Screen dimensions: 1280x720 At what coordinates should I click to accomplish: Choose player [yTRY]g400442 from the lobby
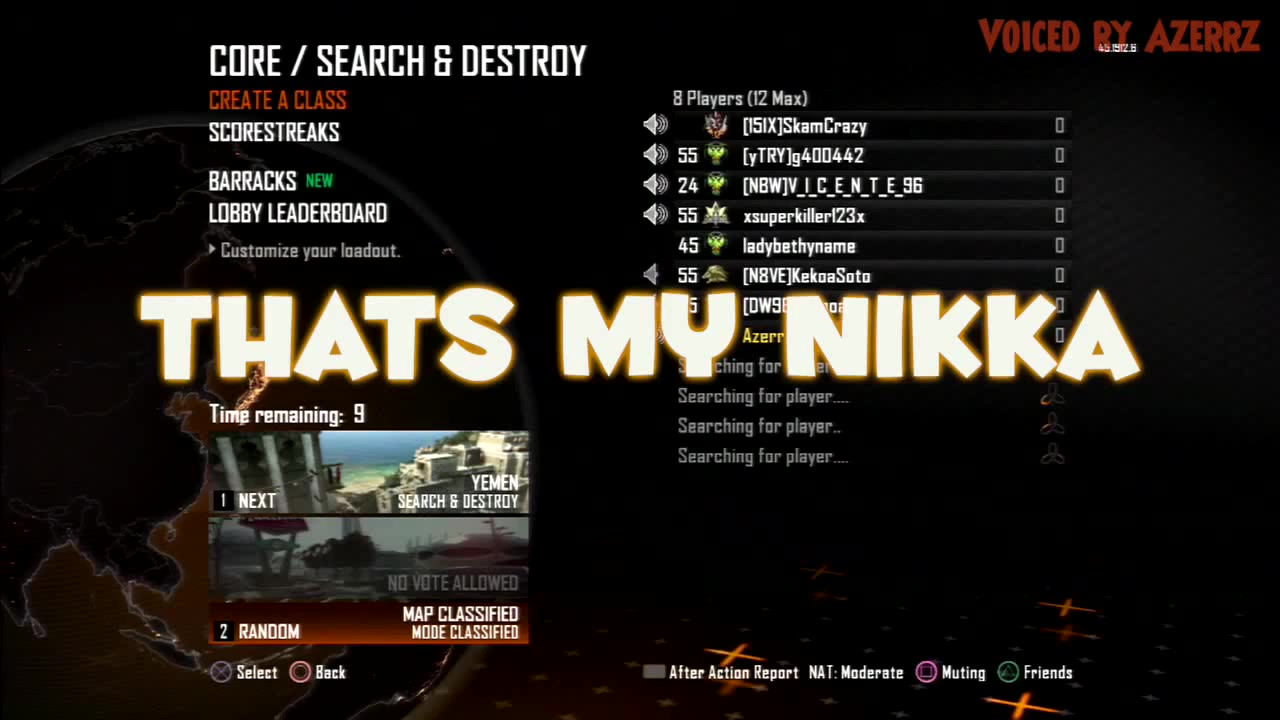pyautogui.click(x=802, y=156)
